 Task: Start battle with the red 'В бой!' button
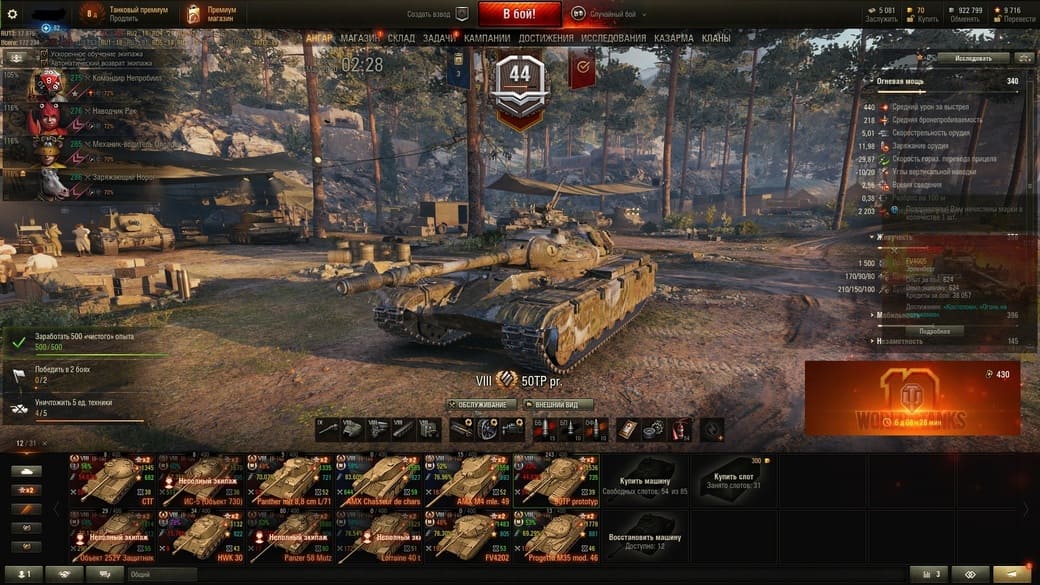[x=519, y=14]
